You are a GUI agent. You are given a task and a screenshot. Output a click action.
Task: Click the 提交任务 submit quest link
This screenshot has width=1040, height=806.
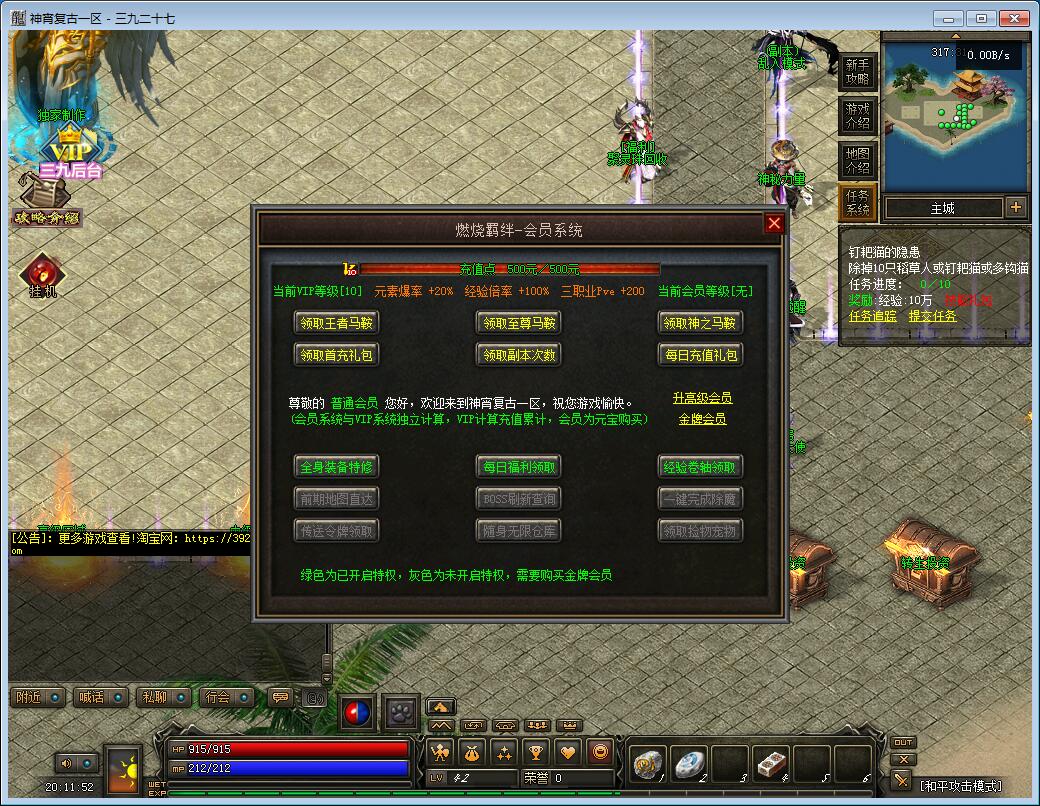coord(932,316)
